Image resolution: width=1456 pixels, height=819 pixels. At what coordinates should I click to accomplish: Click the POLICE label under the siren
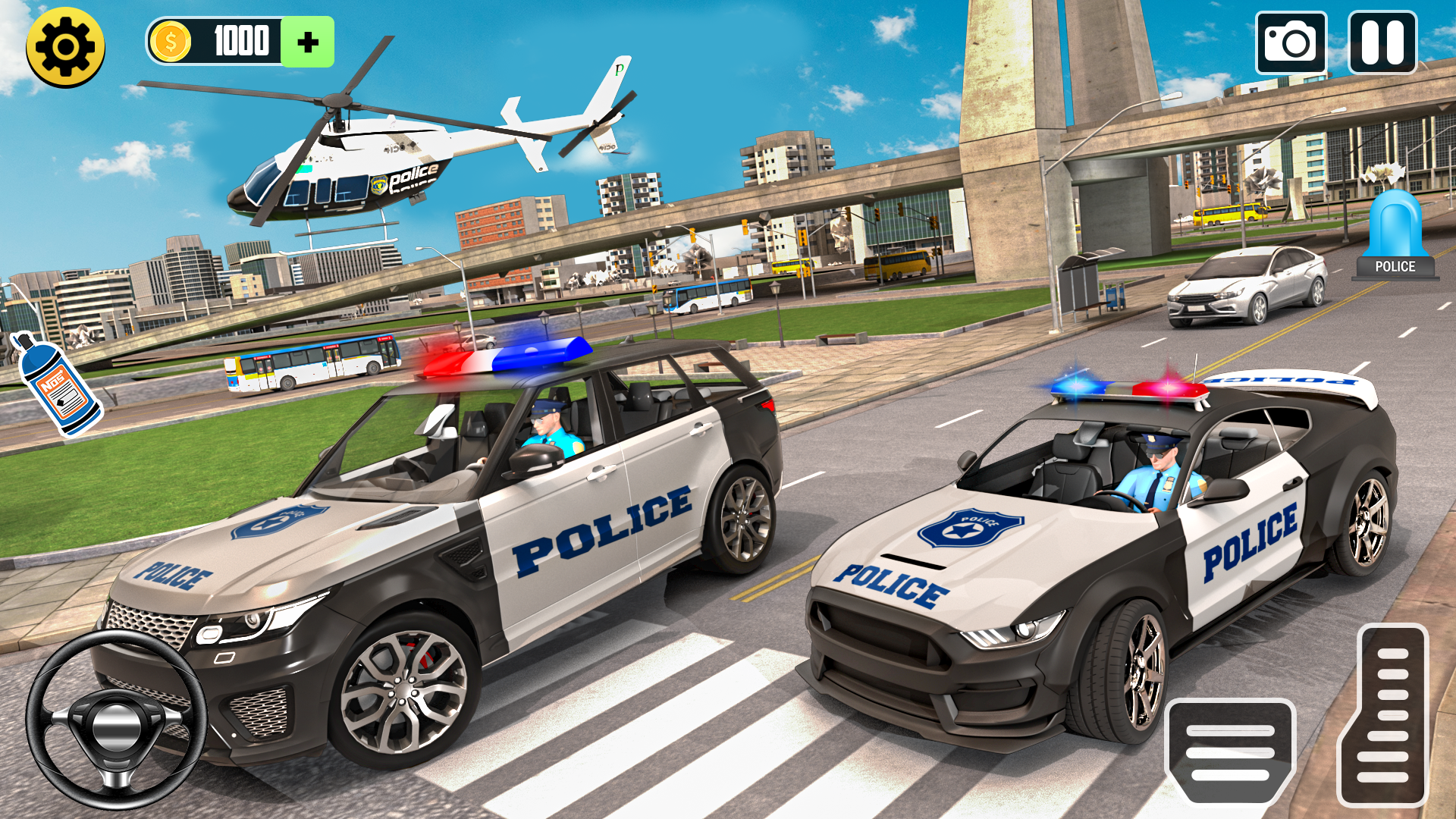1398,265
